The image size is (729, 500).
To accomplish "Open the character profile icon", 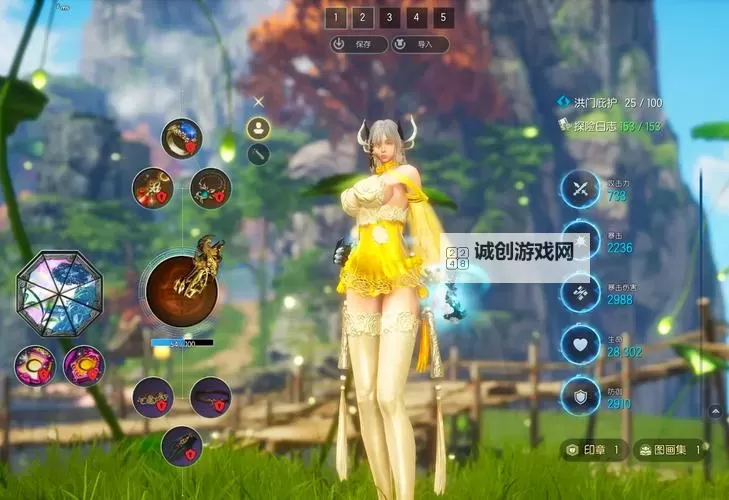I will 259,128.
